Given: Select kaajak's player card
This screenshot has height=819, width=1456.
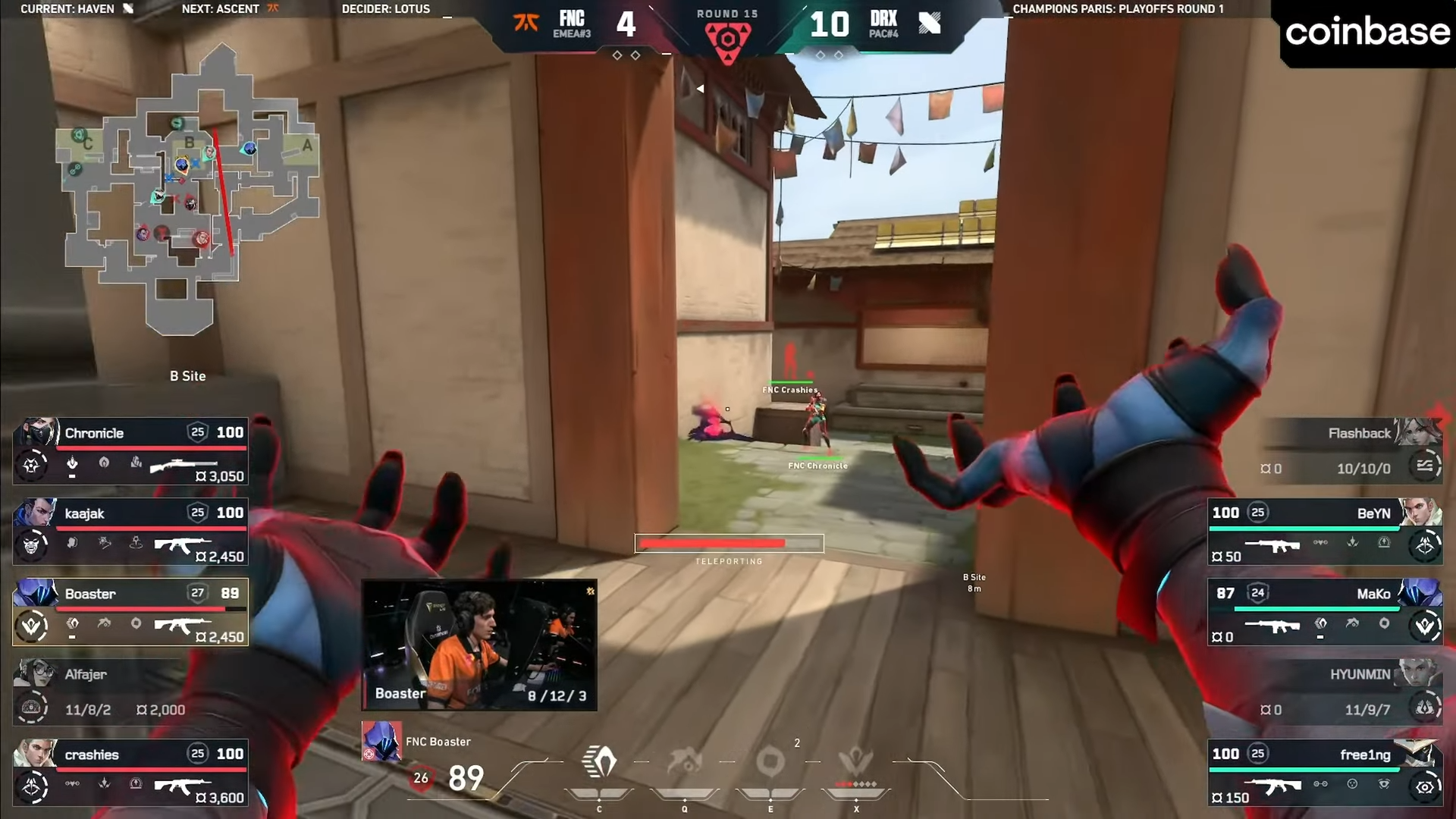Looking at the screenshot, I should click(x=130, y=531).
